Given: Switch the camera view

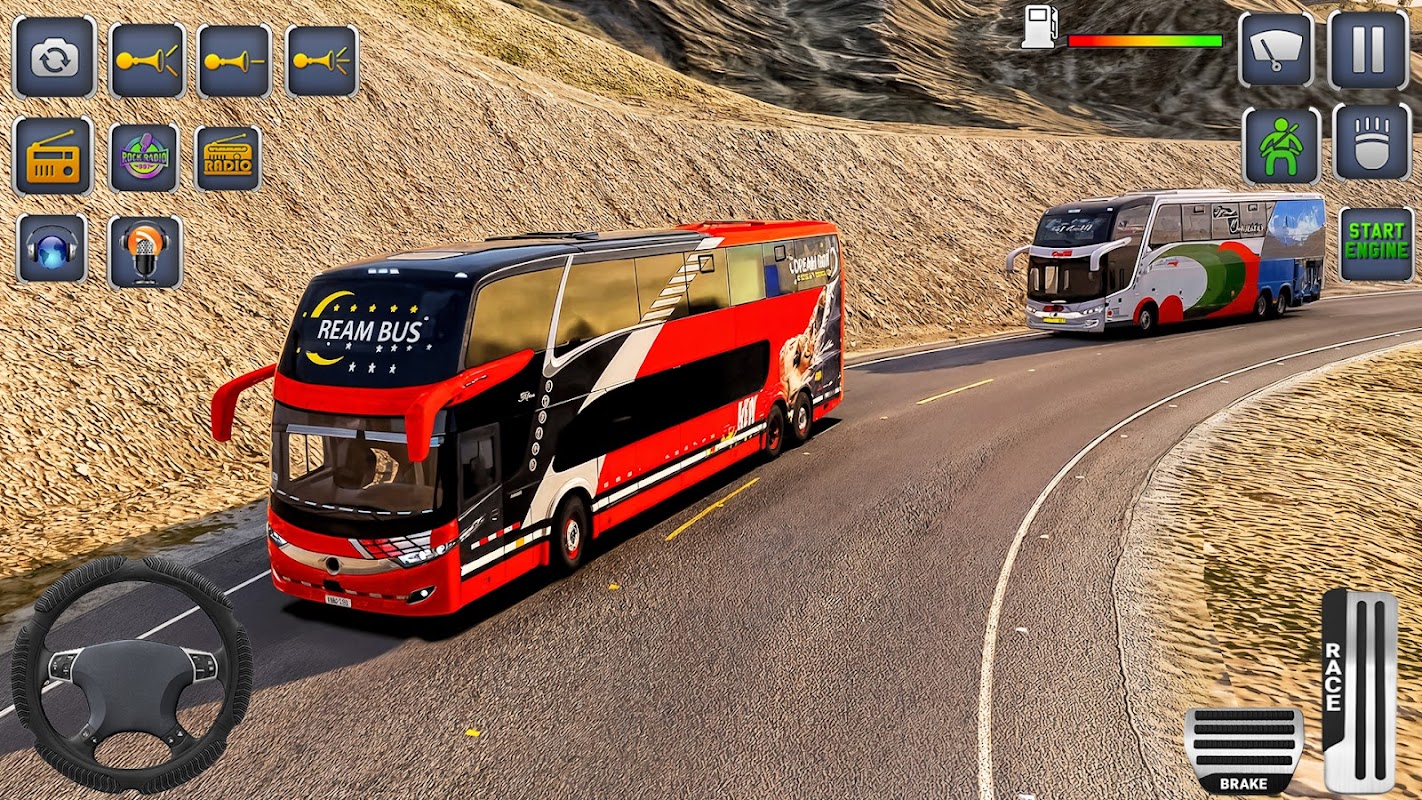Looking at the screenshot, I should coord(54,58).
